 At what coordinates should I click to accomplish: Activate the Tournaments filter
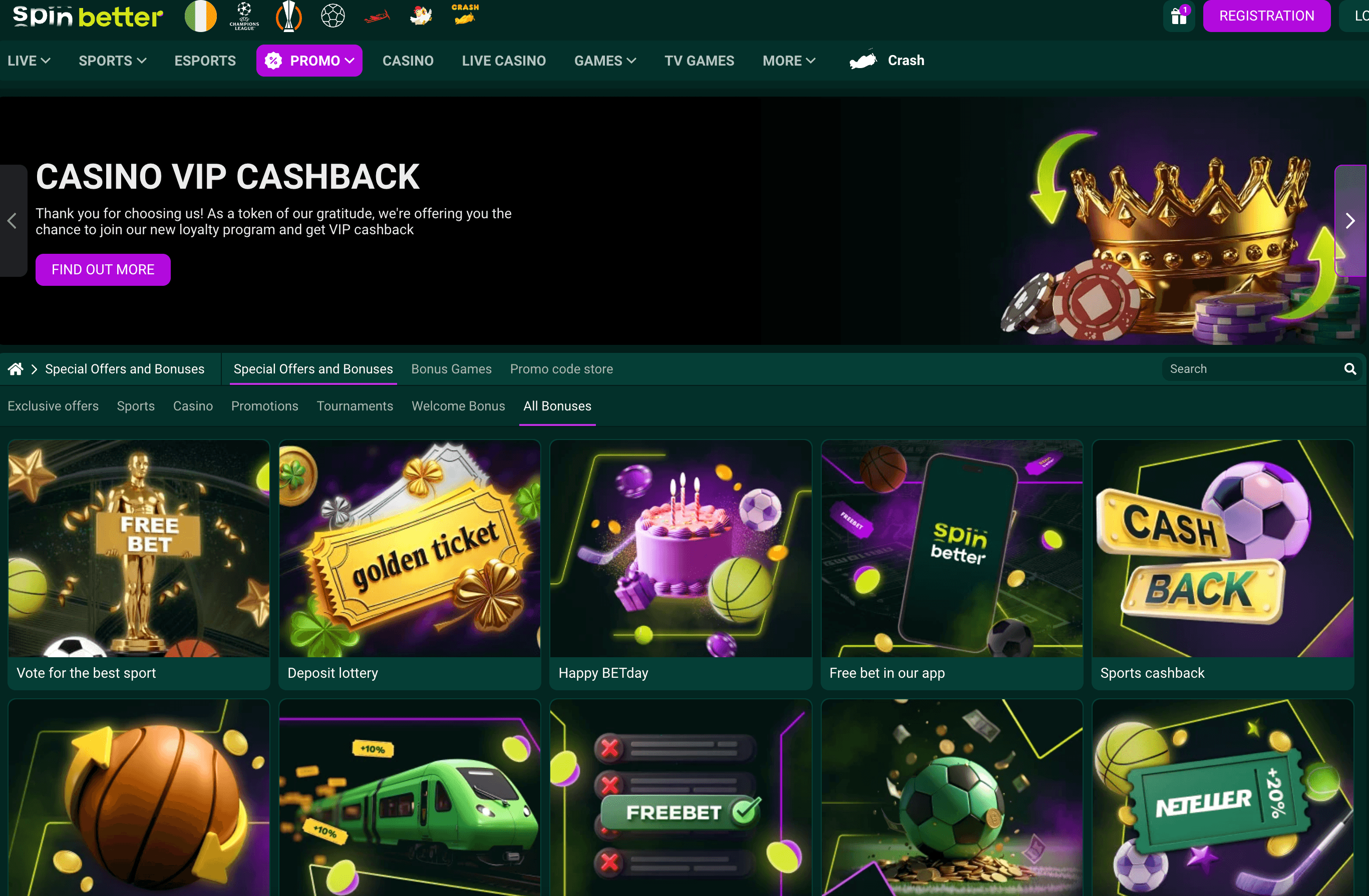[x=355, y=406]
